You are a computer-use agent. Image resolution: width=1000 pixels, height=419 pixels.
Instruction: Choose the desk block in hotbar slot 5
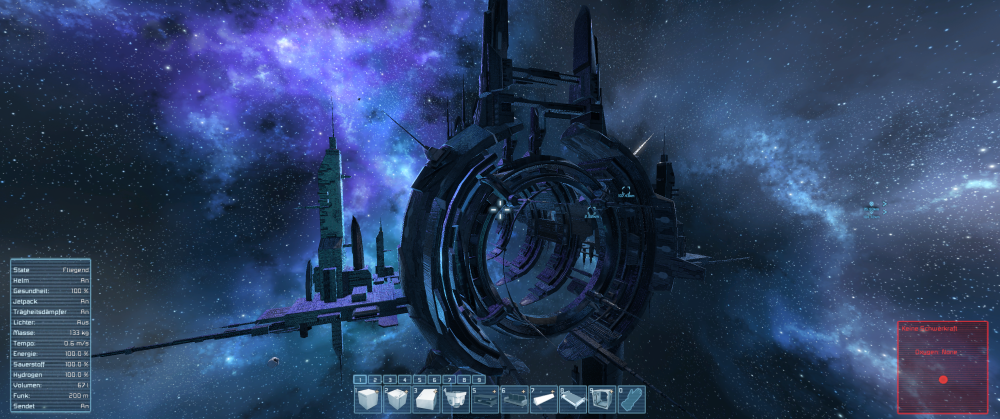point(485,399)
